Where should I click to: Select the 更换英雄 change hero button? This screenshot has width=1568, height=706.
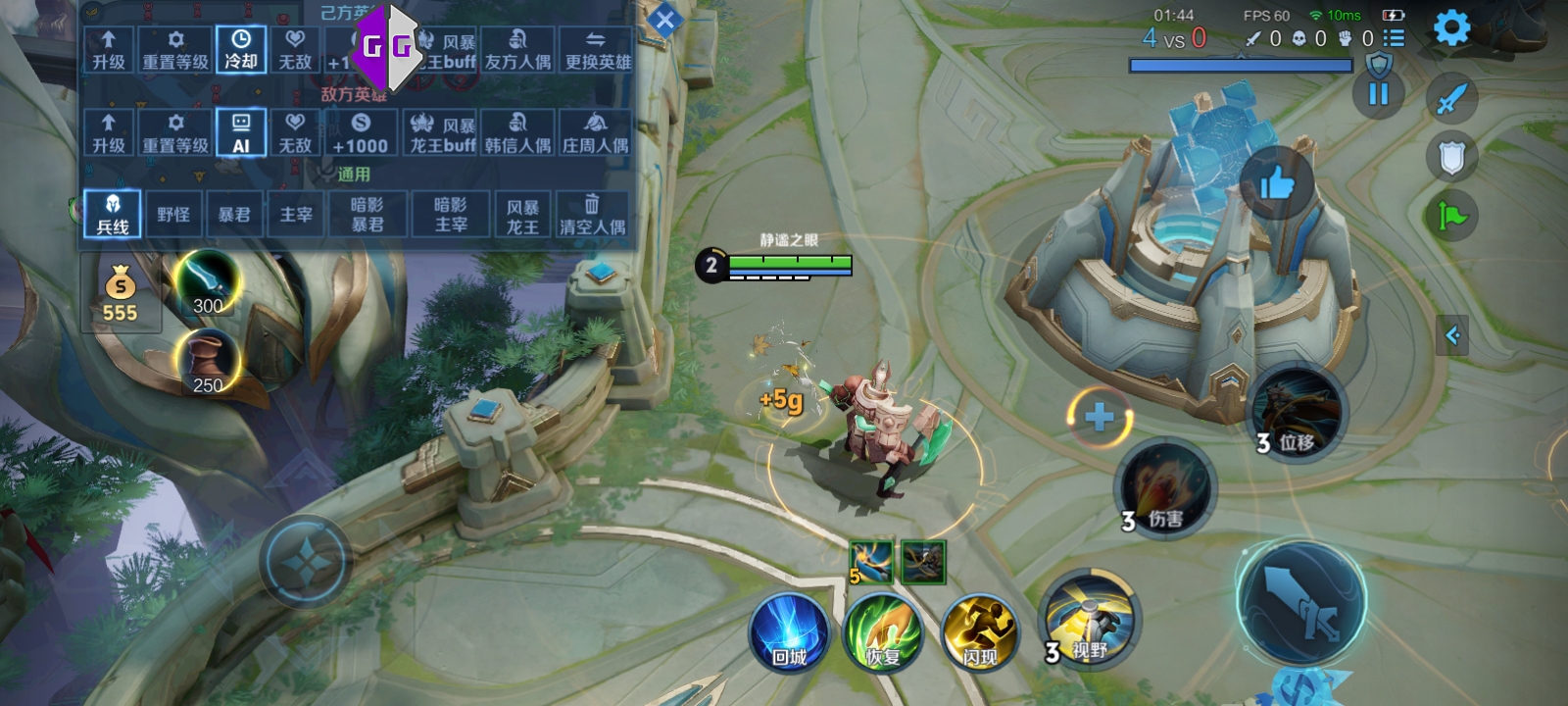(597, 49)
